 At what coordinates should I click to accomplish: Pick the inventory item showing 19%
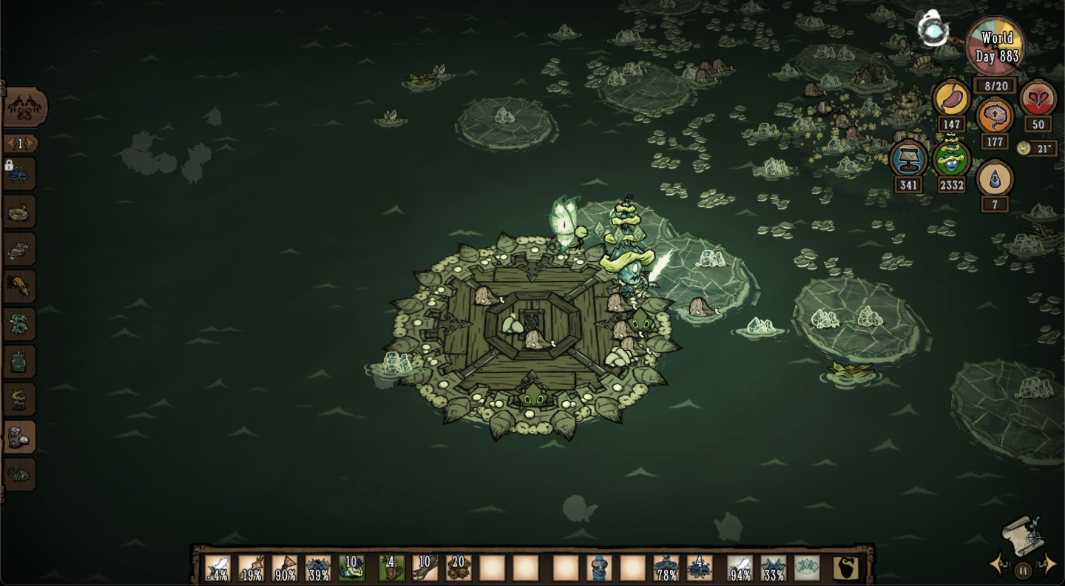click(251, 568)
